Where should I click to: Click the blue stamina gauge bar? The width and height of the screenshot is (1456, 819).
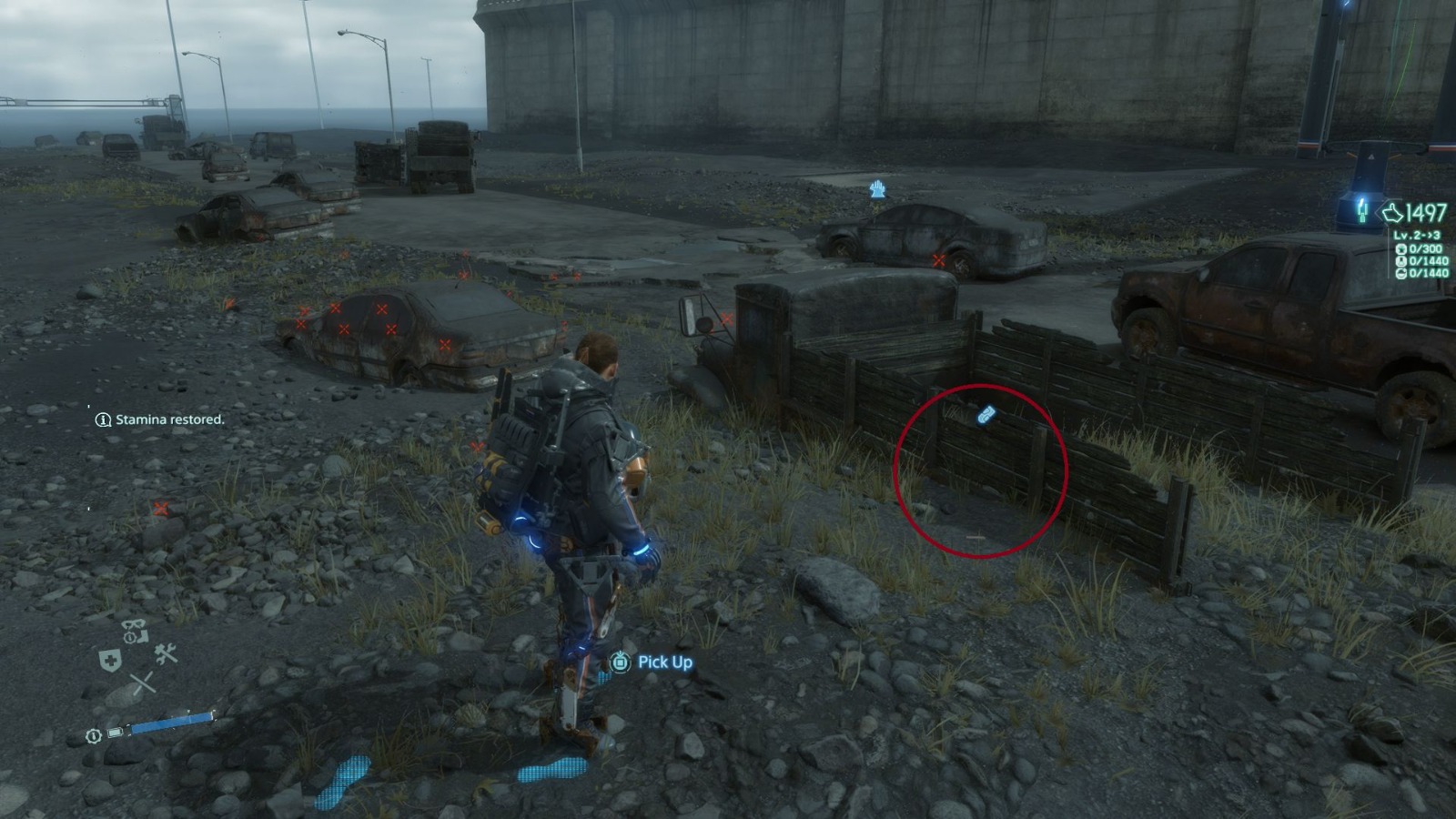(173, 722)
